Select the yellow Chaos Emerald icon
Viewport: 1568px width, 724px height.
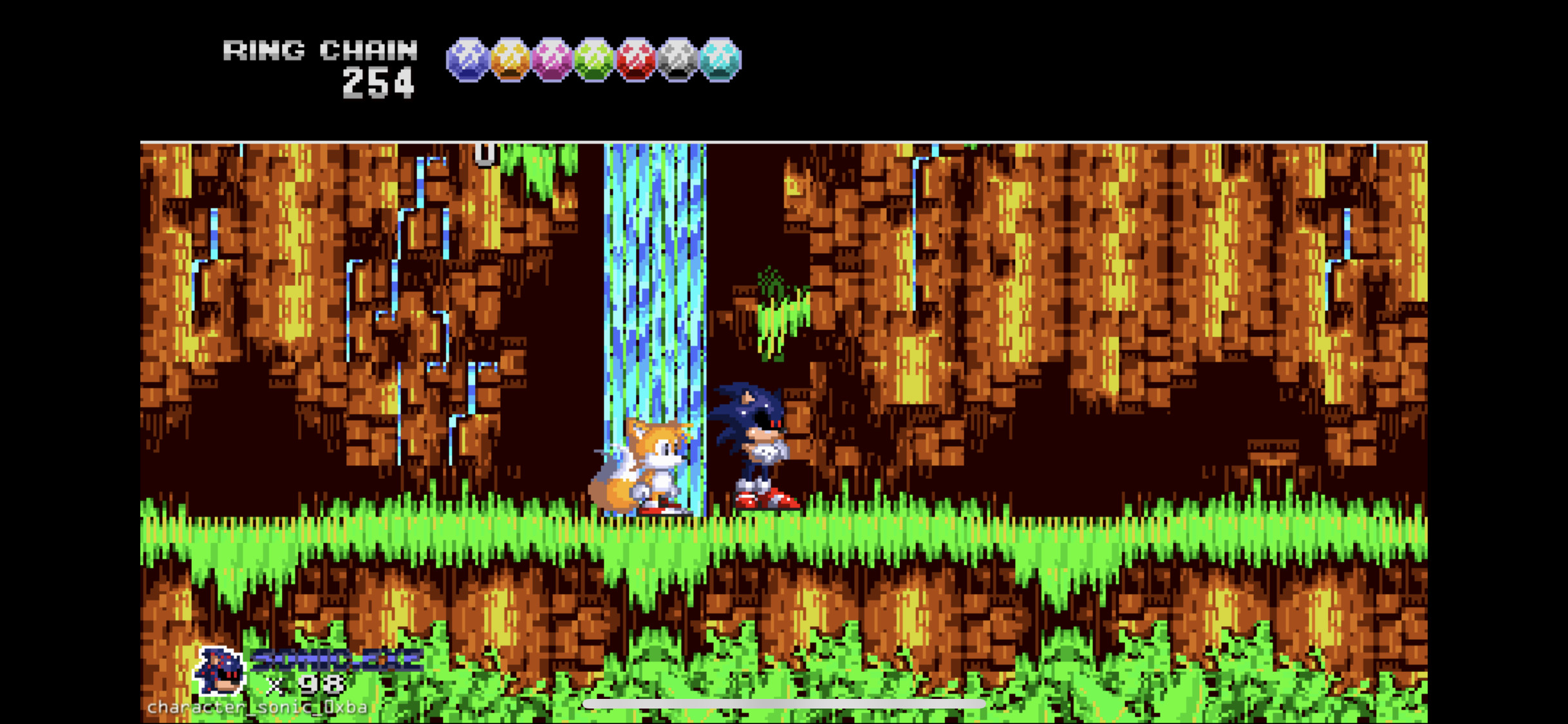pos(509,61)
